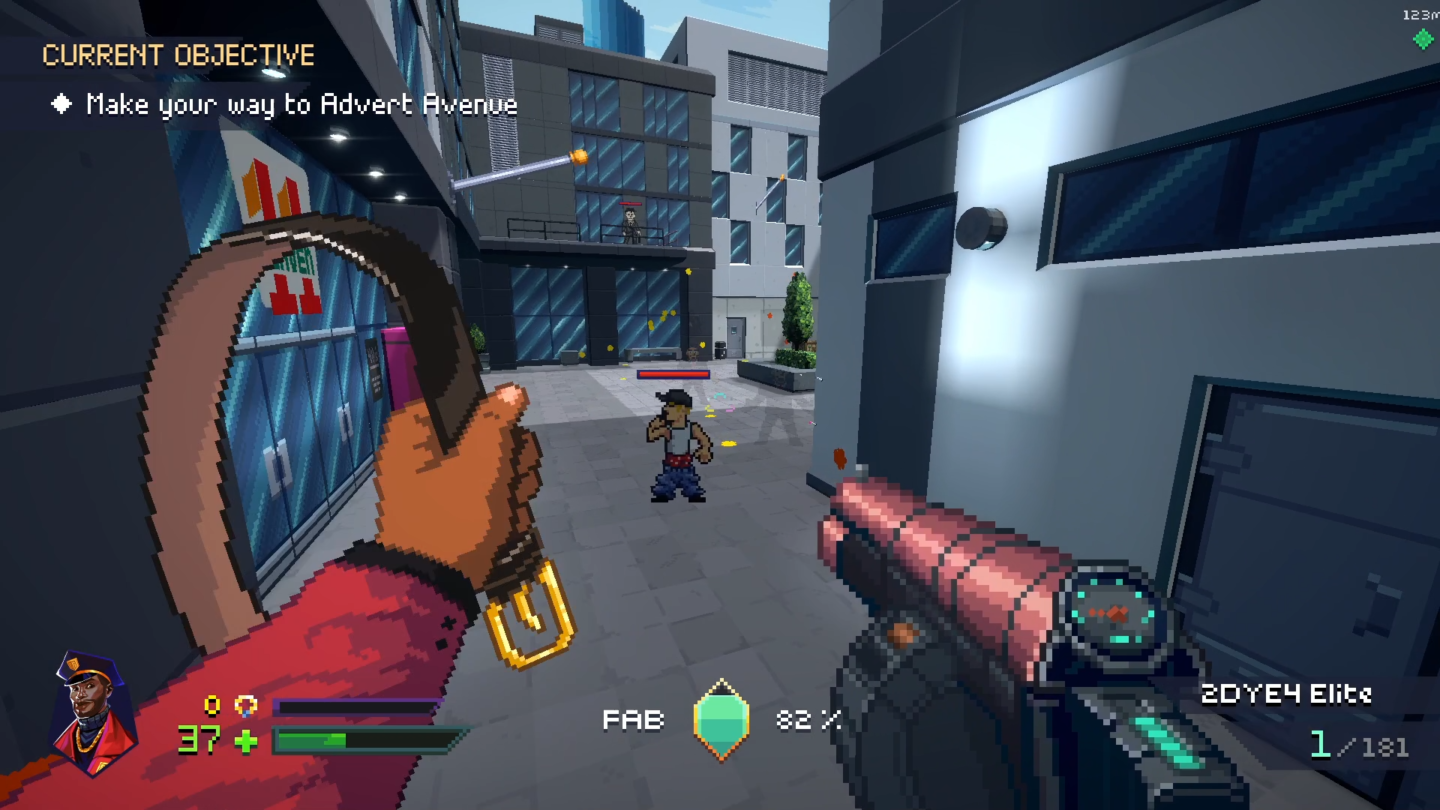
Task: Expand the weapon name label 2DYE4 Elite
Action: (x=1289, y=693)
